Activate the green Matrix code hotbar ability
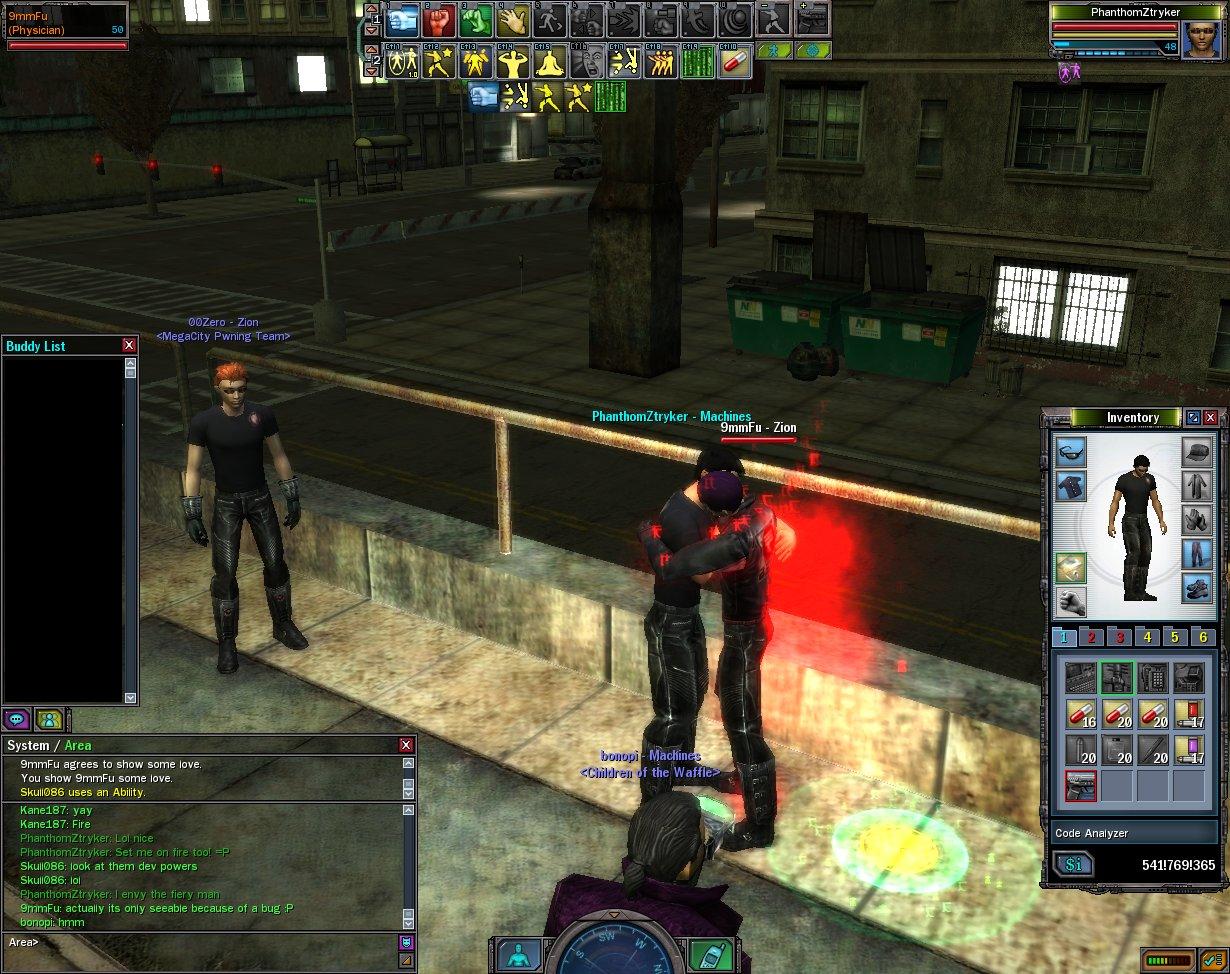Screen dimensions: 1230x974 coord(697,63)
